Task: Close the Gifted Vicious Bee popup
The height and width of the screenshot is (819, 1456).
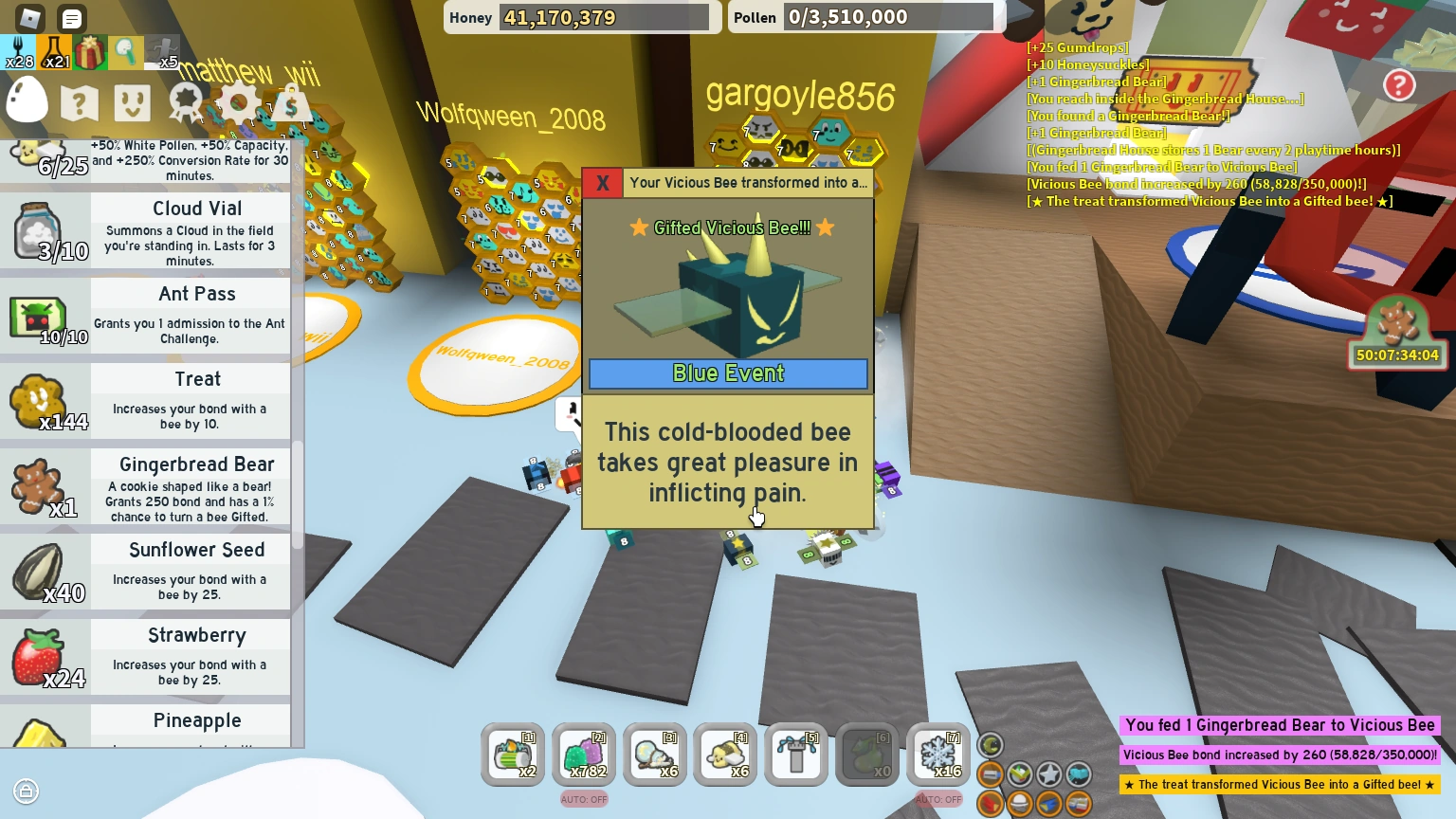Action: (602, 183)
